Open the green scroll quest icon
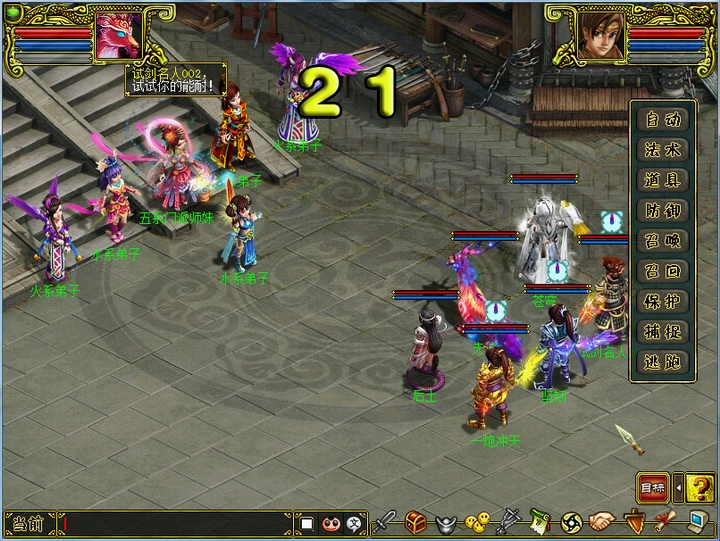Image resolution: width=720 pixels, height=541 pixels. [x=541, y=522]
